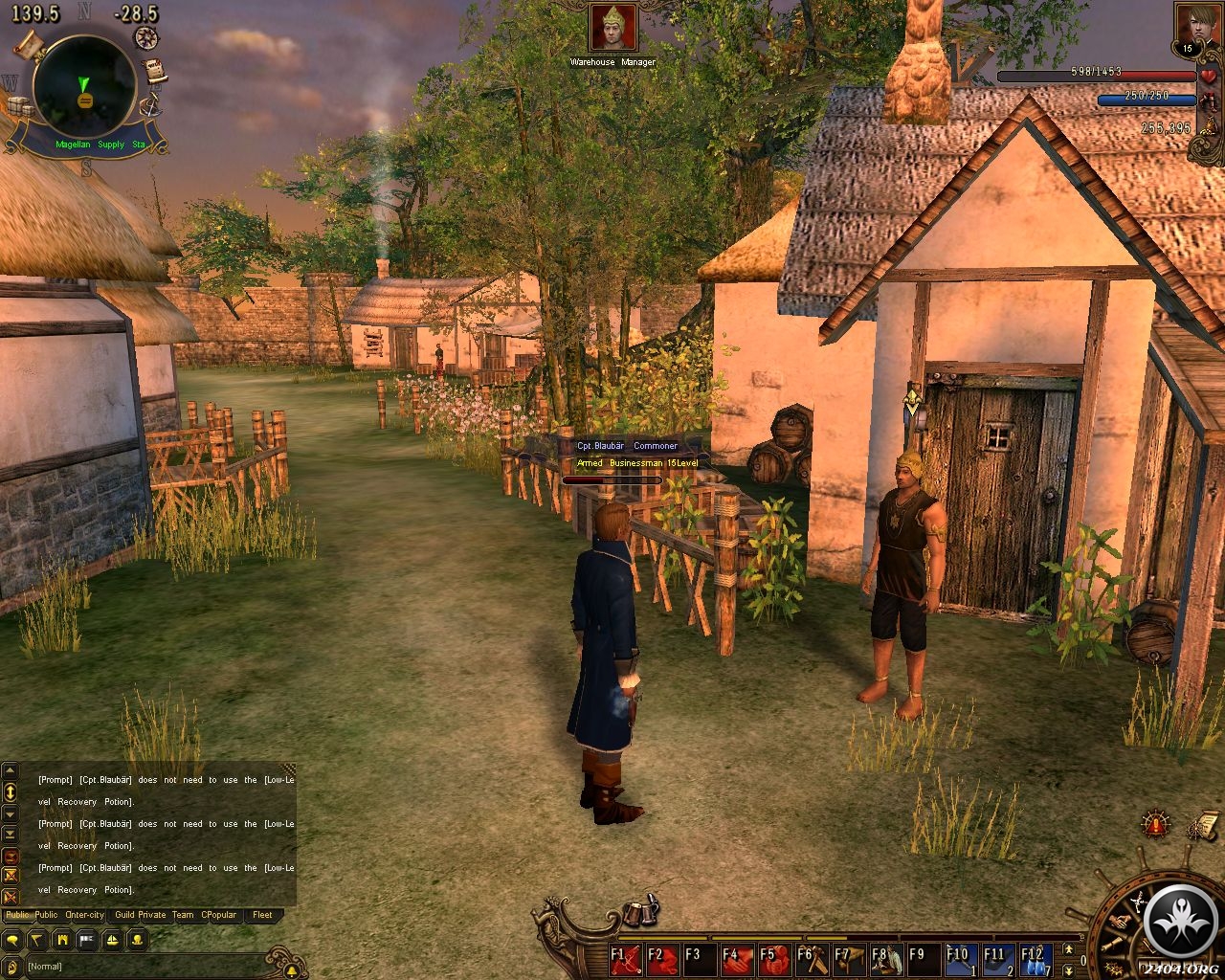This screenshot has width=1225, height=980.
Task: Select the Warehouse Manager target portrait
Action: coord(612,29)
